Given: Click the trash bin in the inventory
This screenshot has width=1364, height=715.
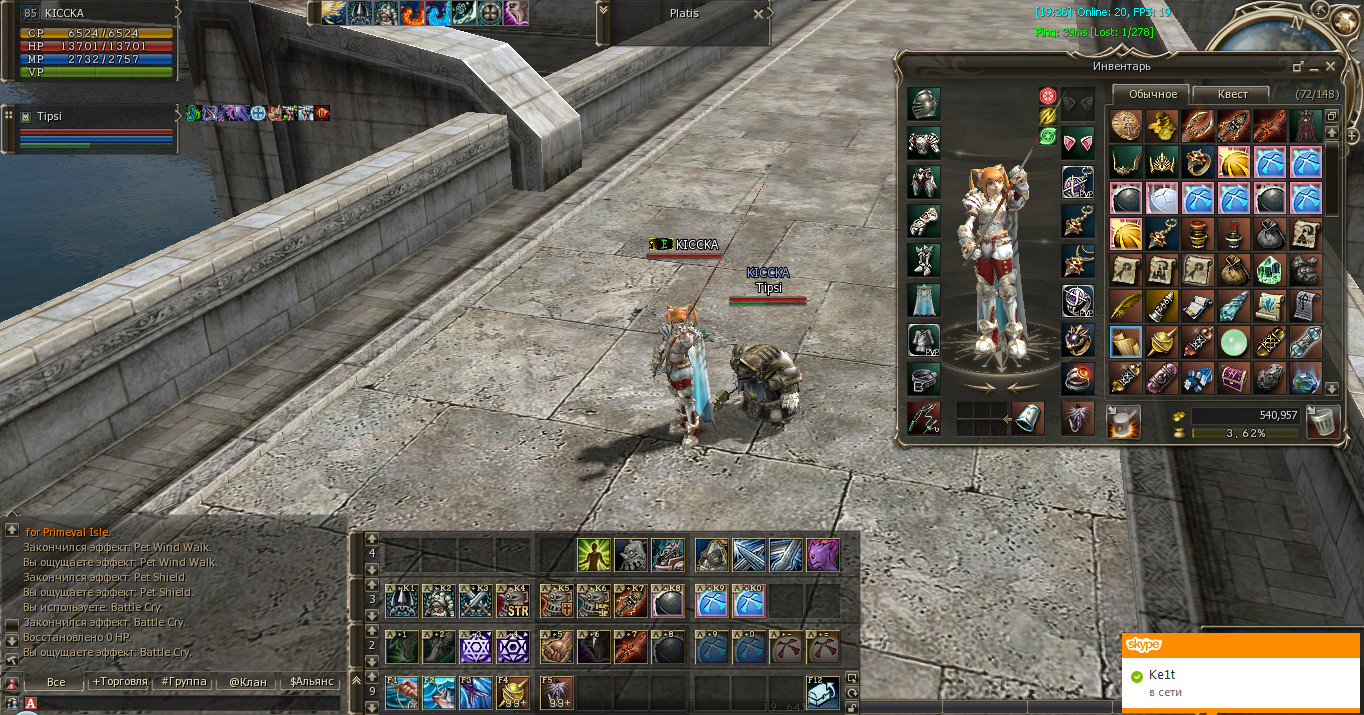Looking at the screenshot, I should point(1324,421).
